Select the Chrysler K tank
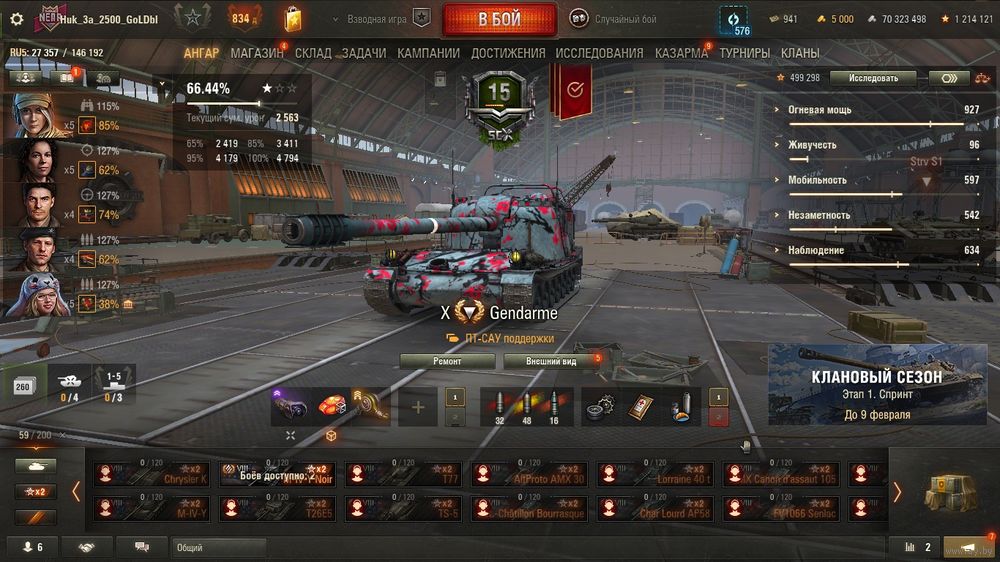 (x=151, y=474)
